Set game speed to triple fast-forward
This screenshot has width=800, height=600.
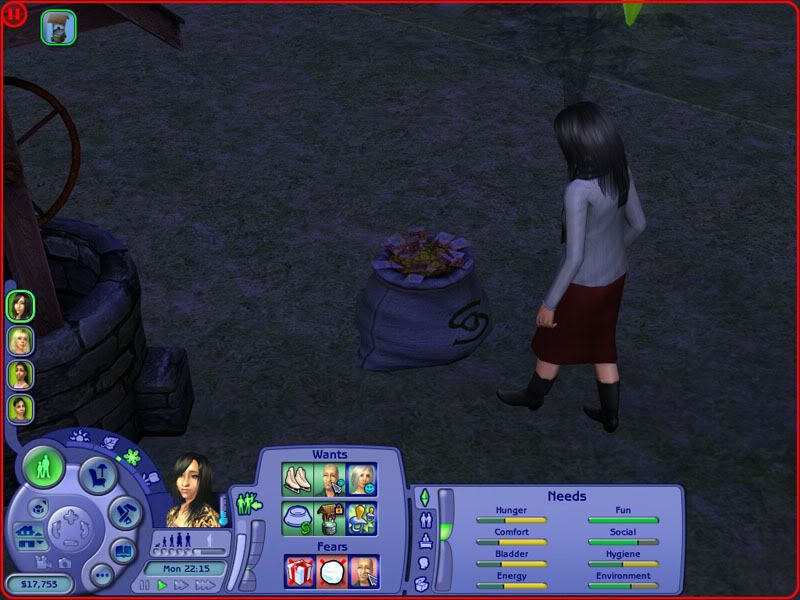point(206,585)
